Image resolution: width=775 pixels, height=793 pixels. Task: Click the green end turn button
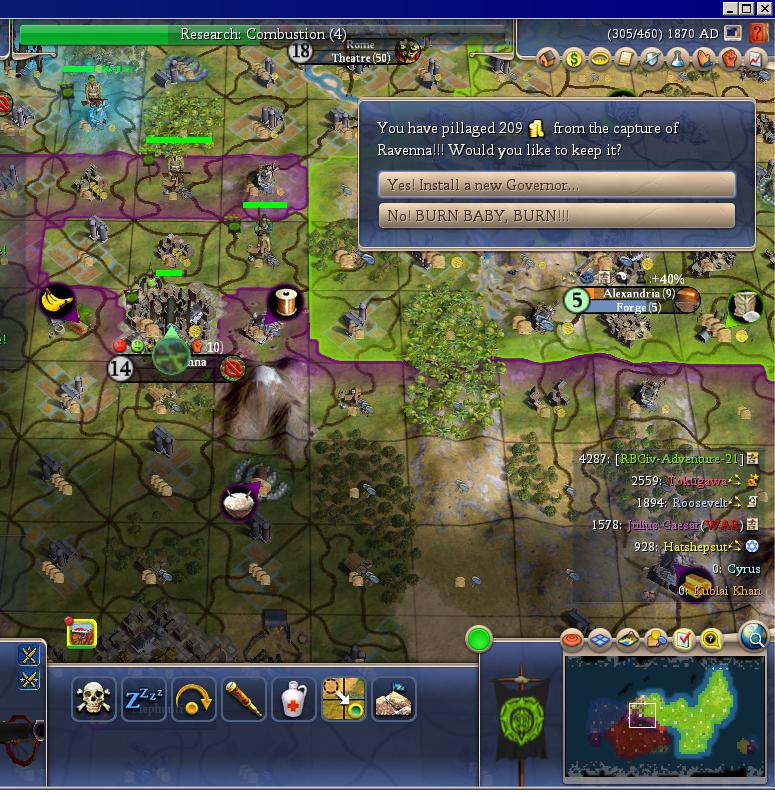(479, 639)
